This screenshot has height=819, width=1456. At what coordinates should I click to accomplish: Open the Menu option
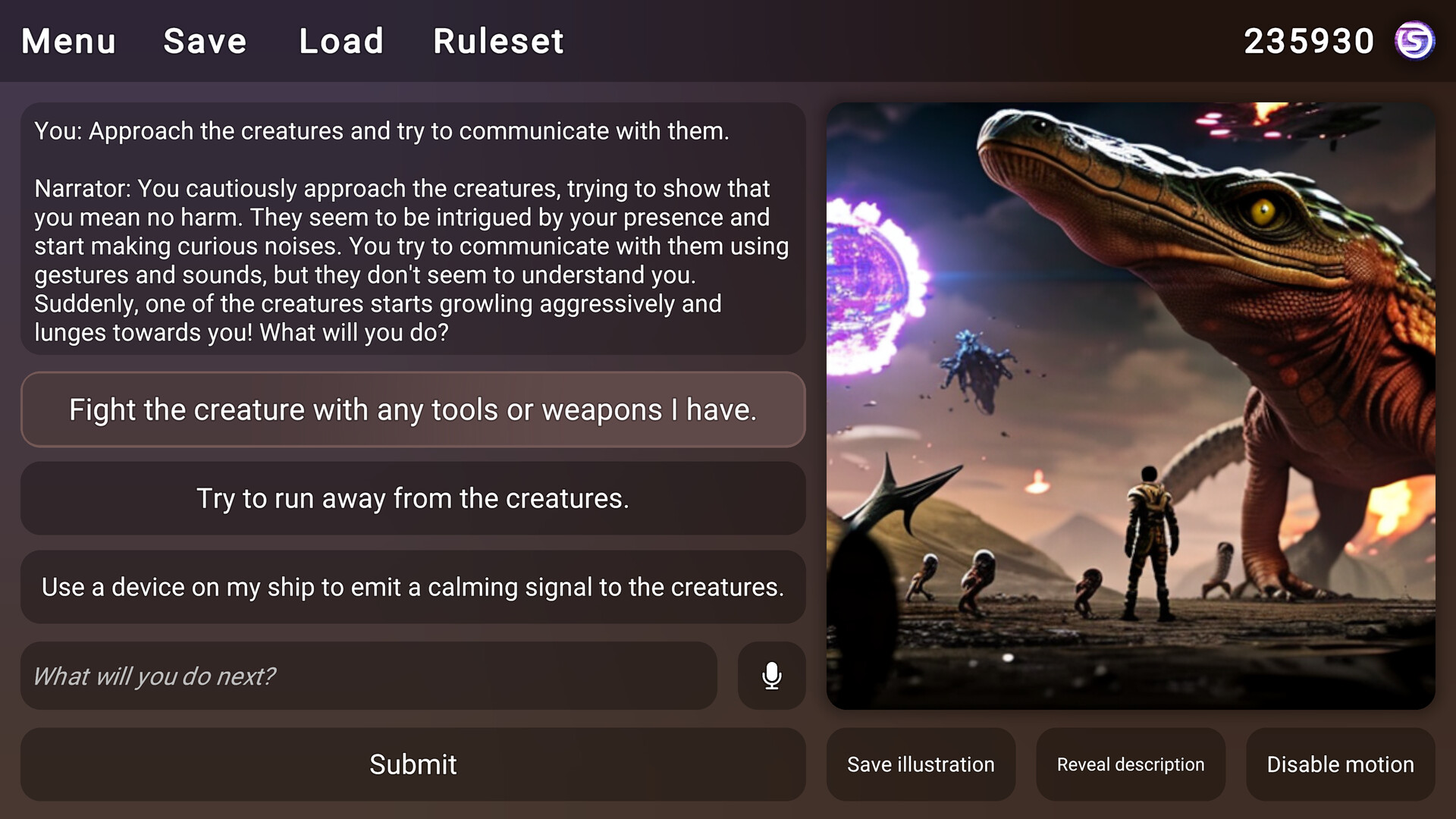pos(67,41)
